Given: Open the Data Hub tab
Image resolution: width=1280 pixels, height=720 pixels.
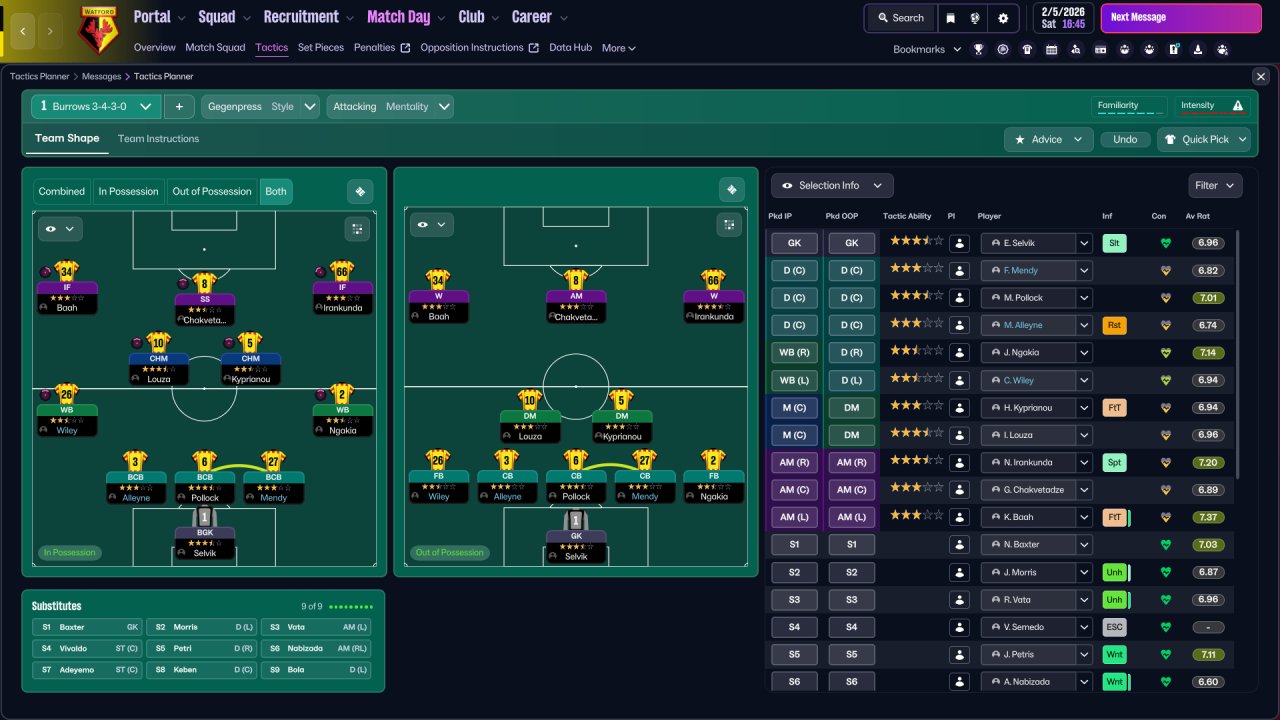Looking at the screenshot, I should pyautogui.click(x=570, y=47).
